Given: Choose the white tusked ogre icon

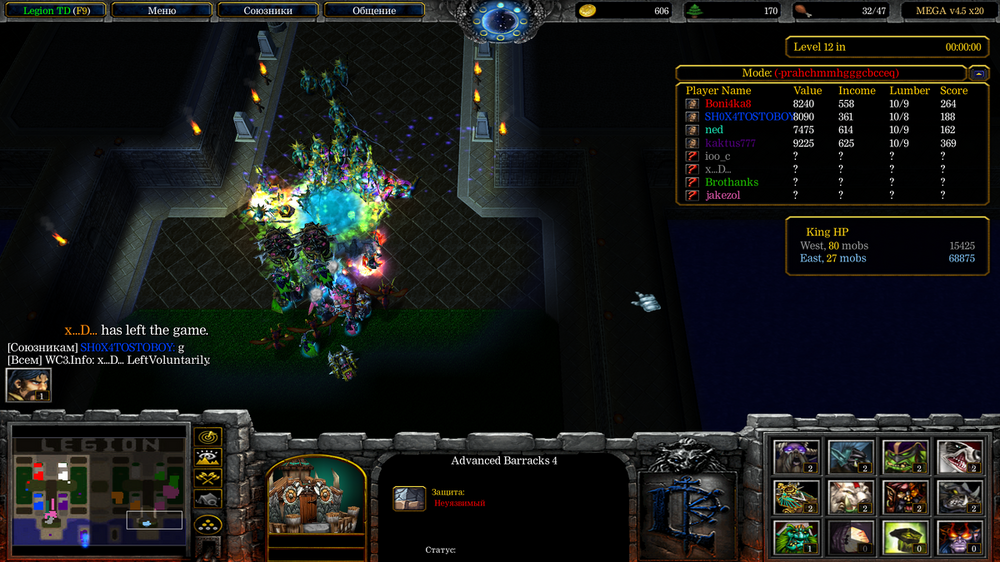Looking at the screenshot, I should (x=850, y=497).
